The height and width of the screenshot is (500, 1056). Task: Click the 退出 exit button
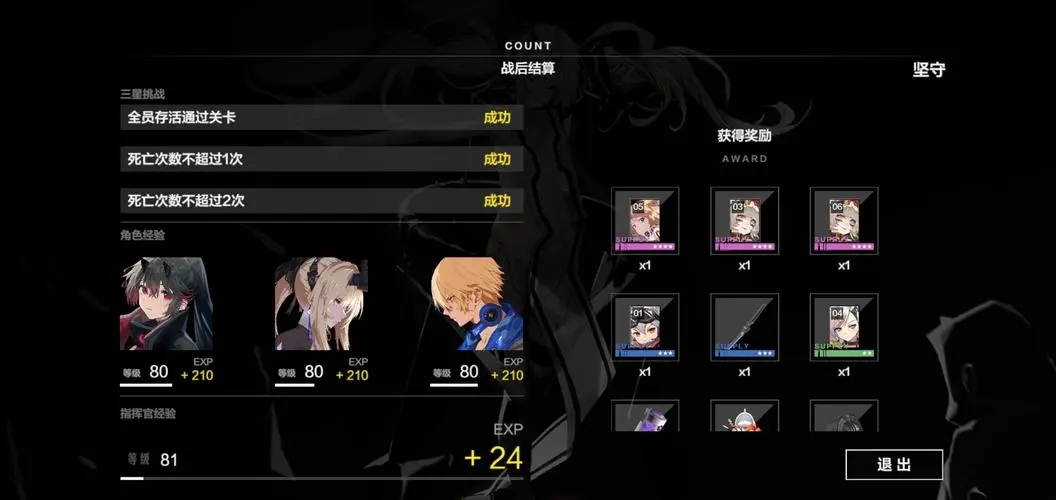pos(893,464)
